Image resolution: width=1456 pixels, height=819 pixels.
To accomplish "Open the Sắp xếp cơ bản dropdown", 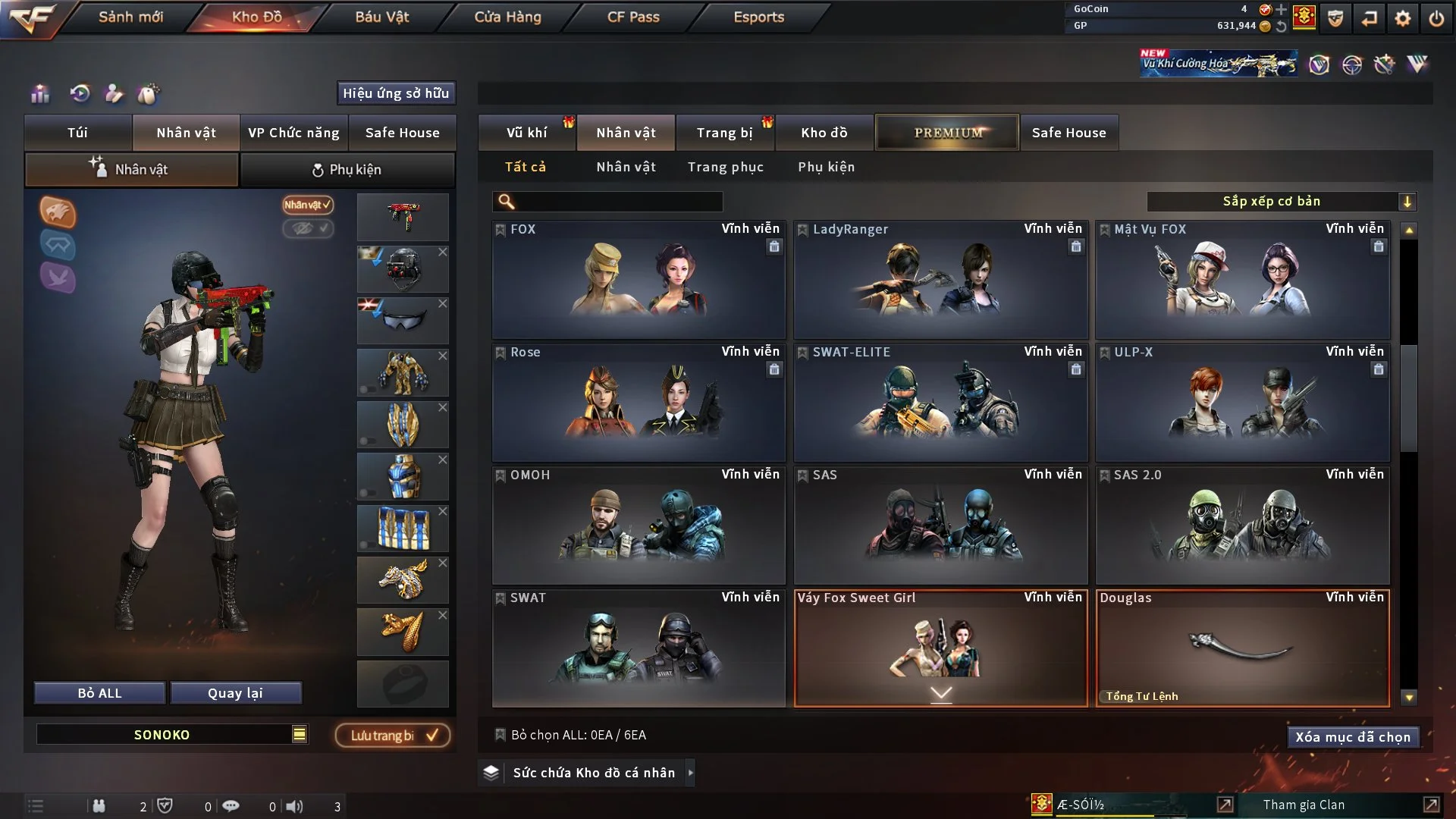I will [1281, 201].
